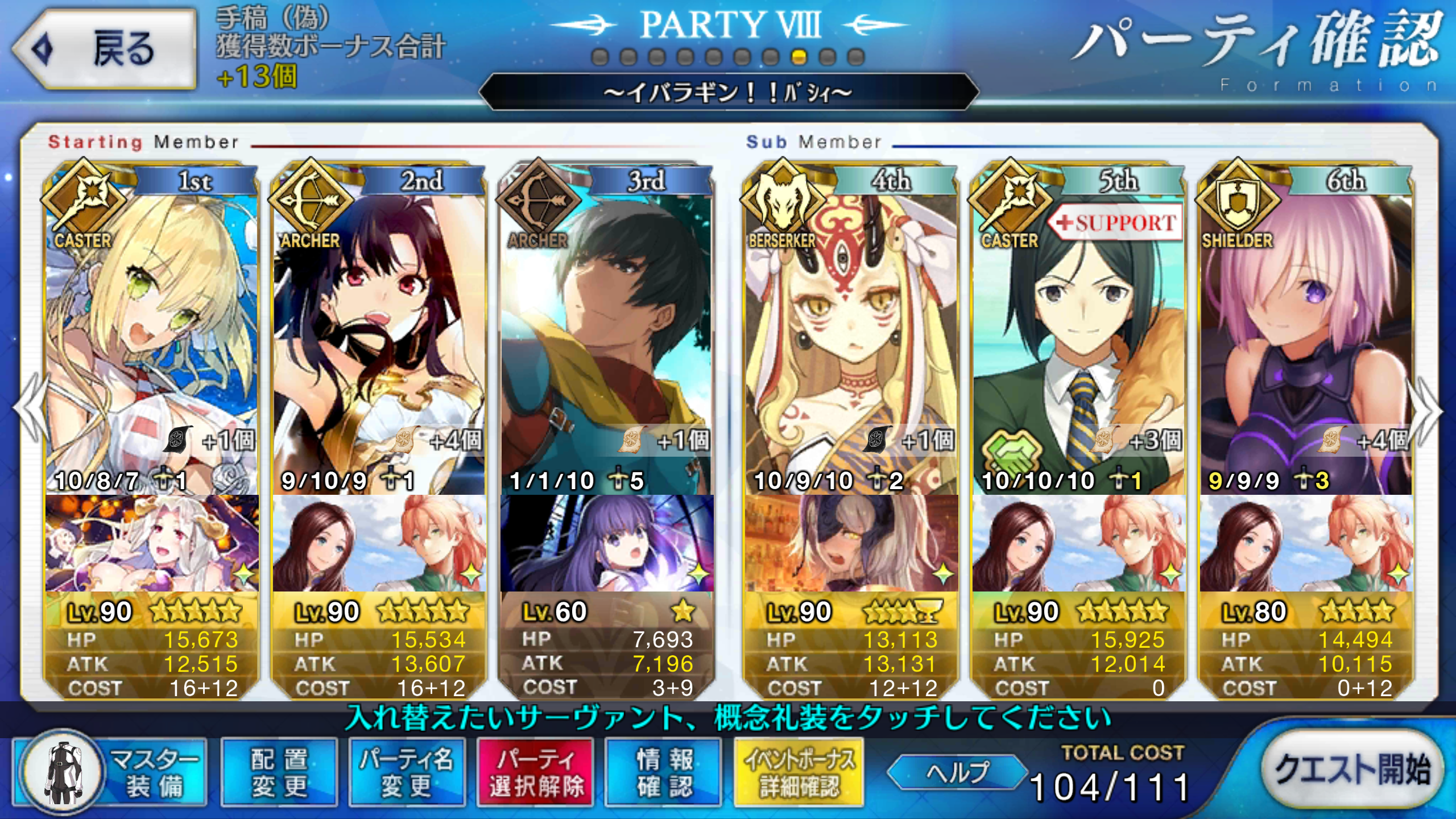This screenshot has width=1456, height=819.
Task: Open 配置変更 to rearrange formation
Action: tap(279, 772)
